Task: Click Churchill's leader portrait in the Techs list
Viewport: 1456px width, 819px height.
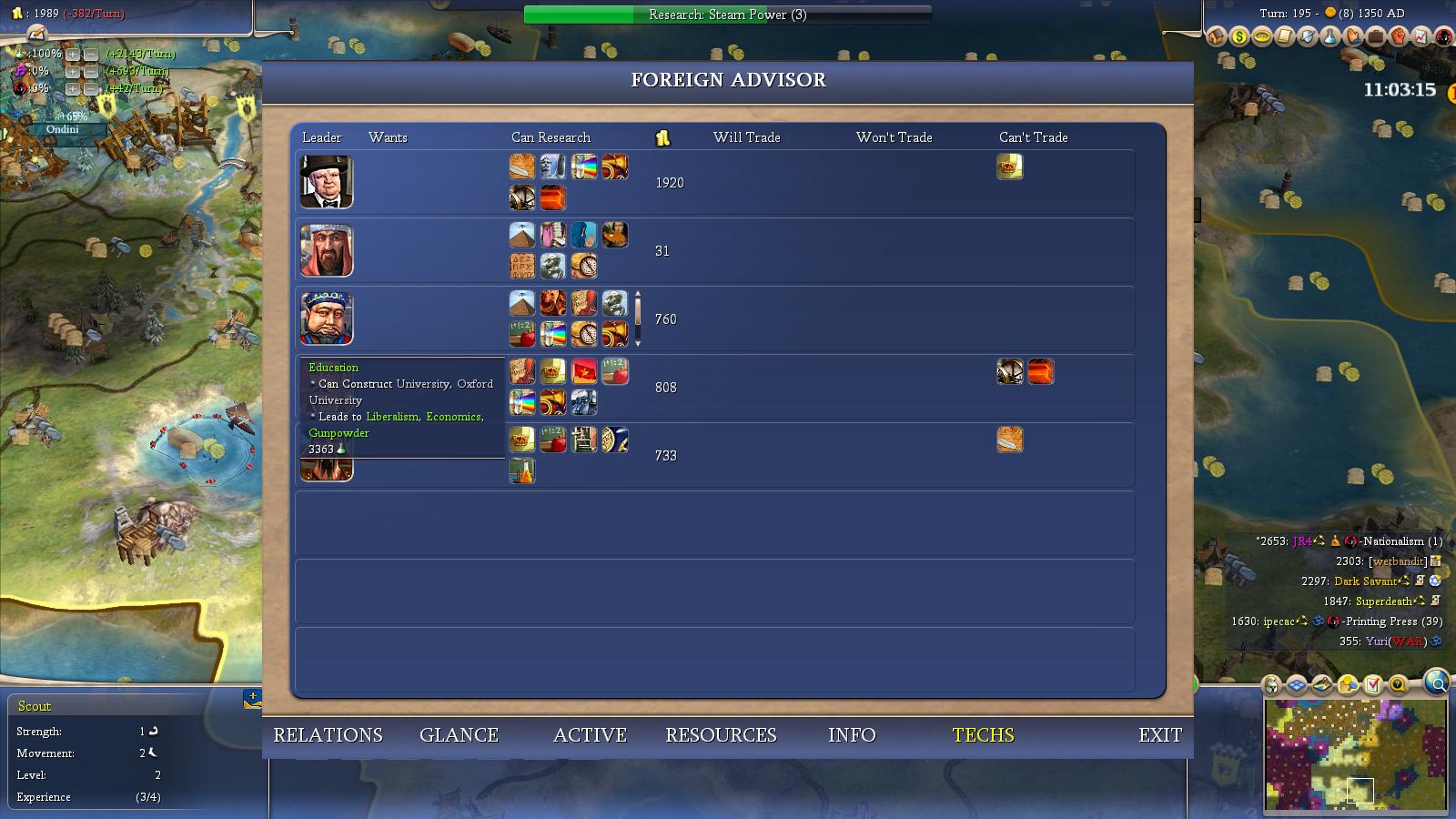Action: 326,182
